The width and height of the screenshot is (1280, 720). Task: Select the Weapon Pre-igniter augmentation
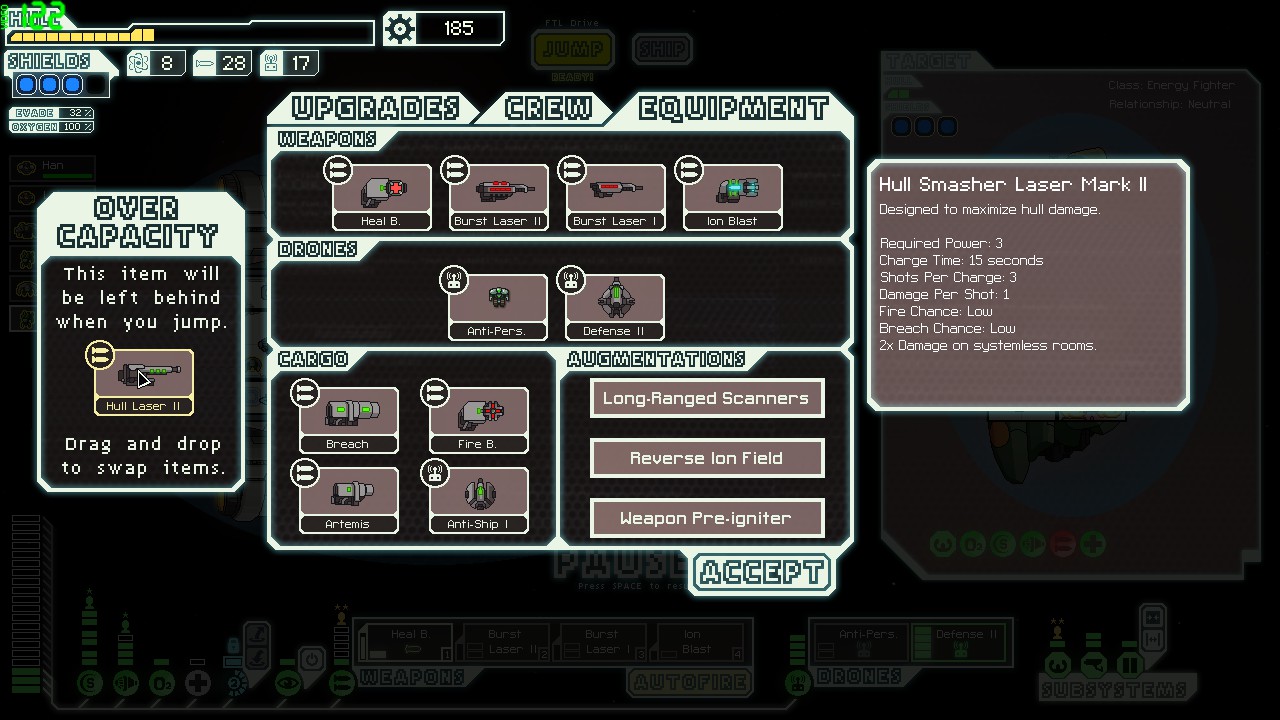pyautogui.click(x=706, y=518)
